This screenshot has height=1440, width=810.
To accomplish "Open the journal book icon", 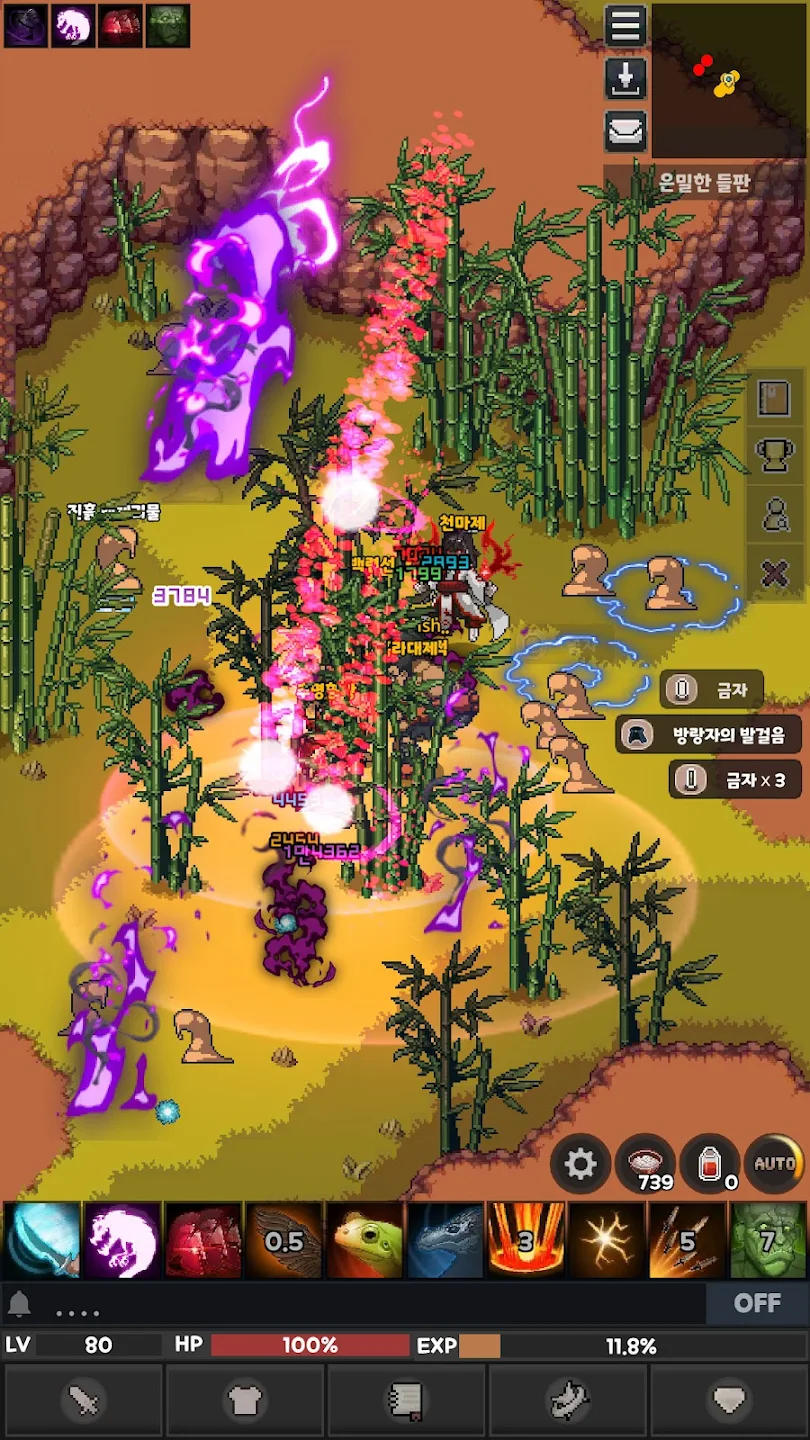I will pyautogui.click(x=775, y=397).
